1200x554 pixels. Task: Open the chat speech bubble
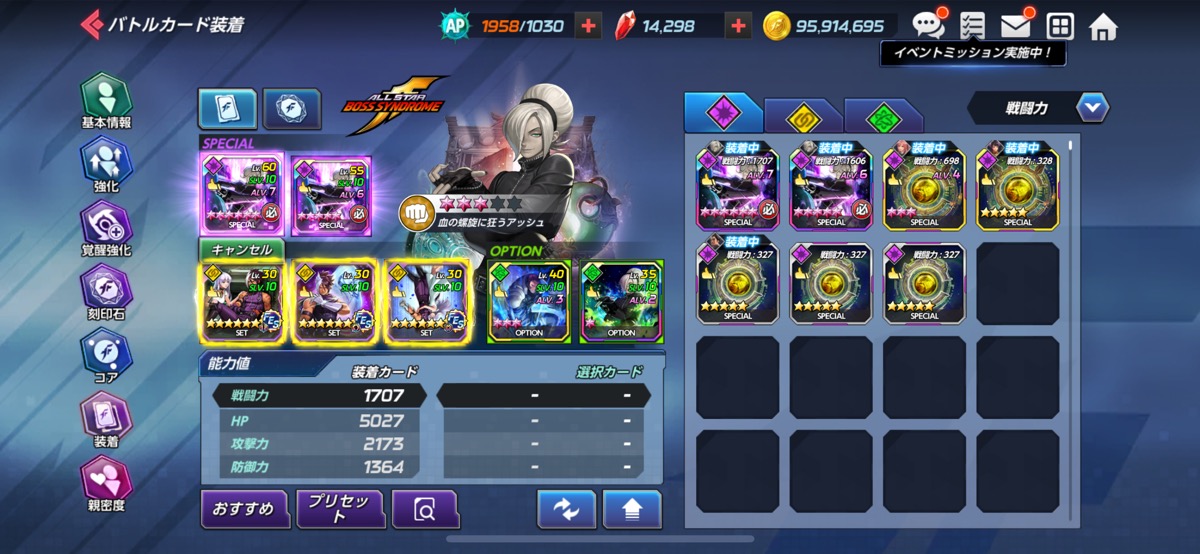tap(928, 25)
